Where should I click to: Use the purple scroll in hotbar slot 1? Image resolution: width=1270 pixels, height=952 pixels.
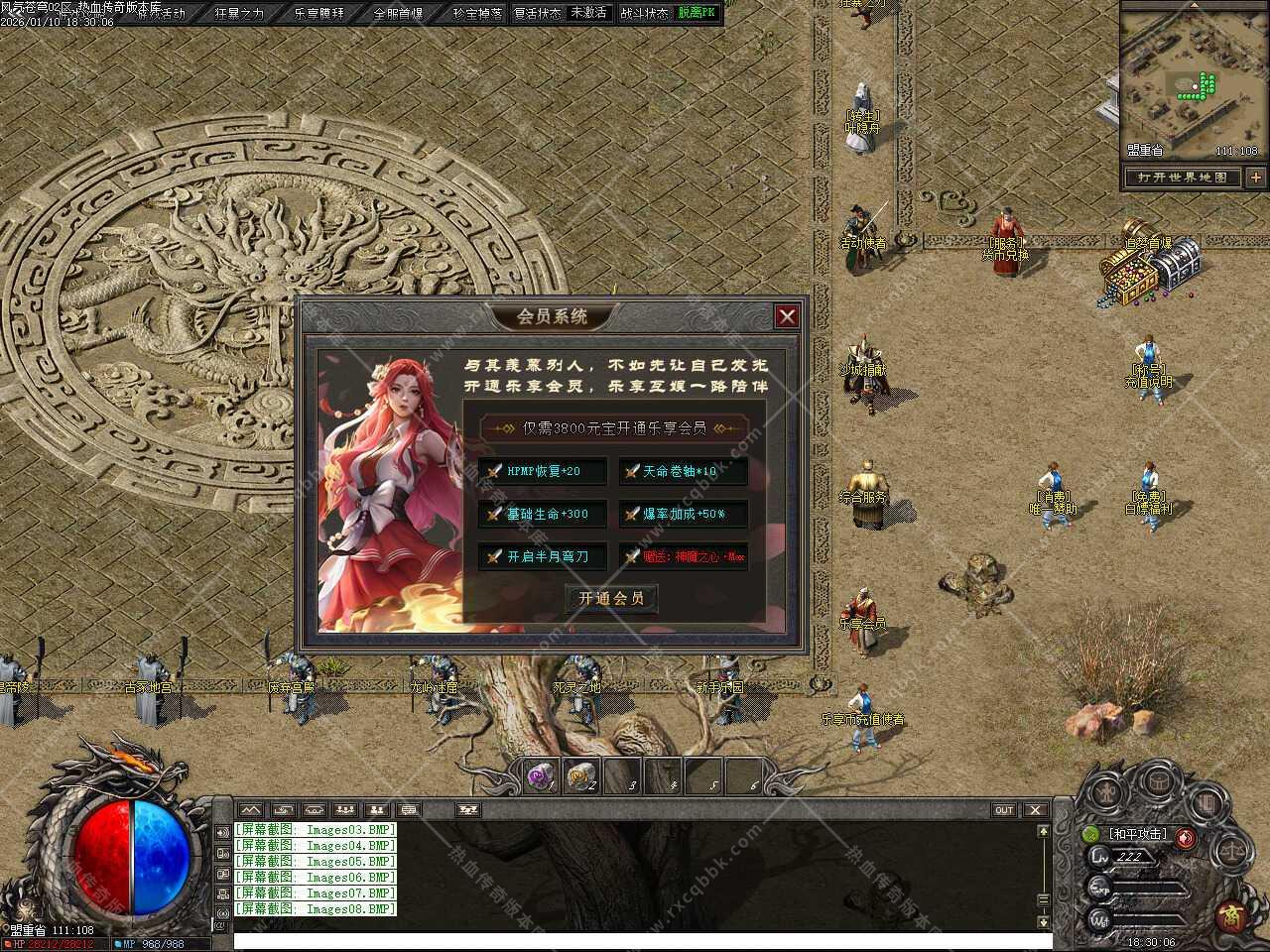click(x=541, y=776)
